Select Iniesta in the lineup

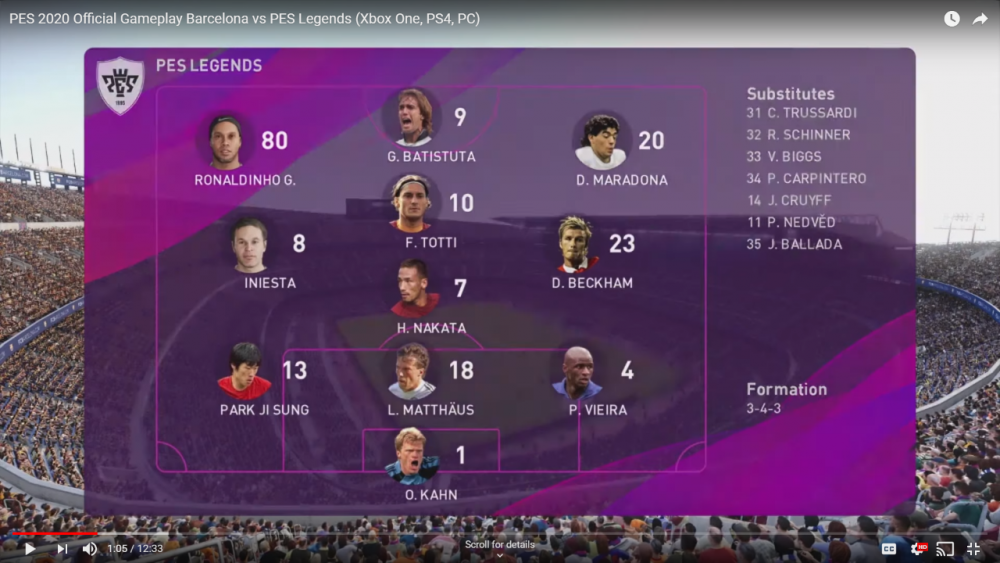[x=249, y=246]
